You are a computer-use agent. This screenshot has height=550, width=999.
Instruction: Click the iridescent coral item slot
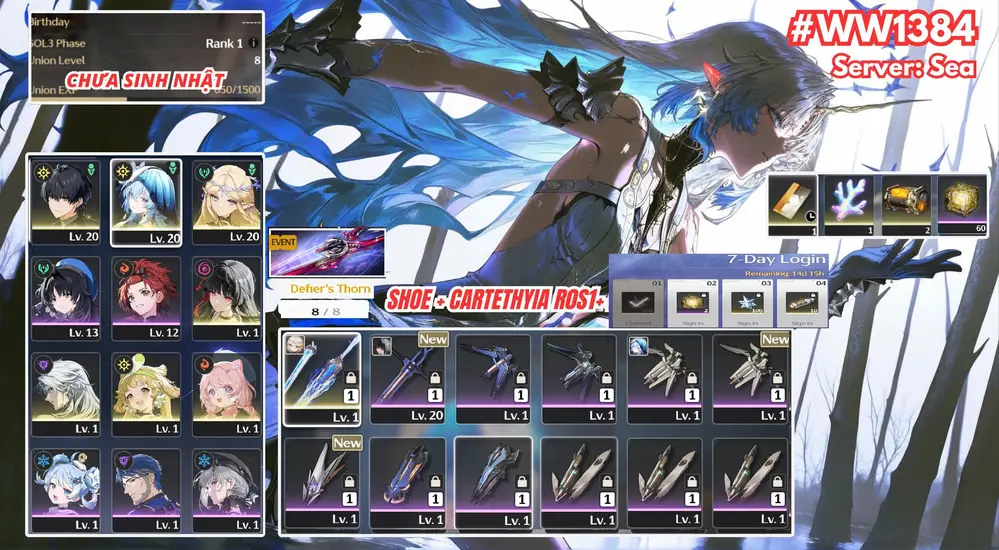(847, 205)
